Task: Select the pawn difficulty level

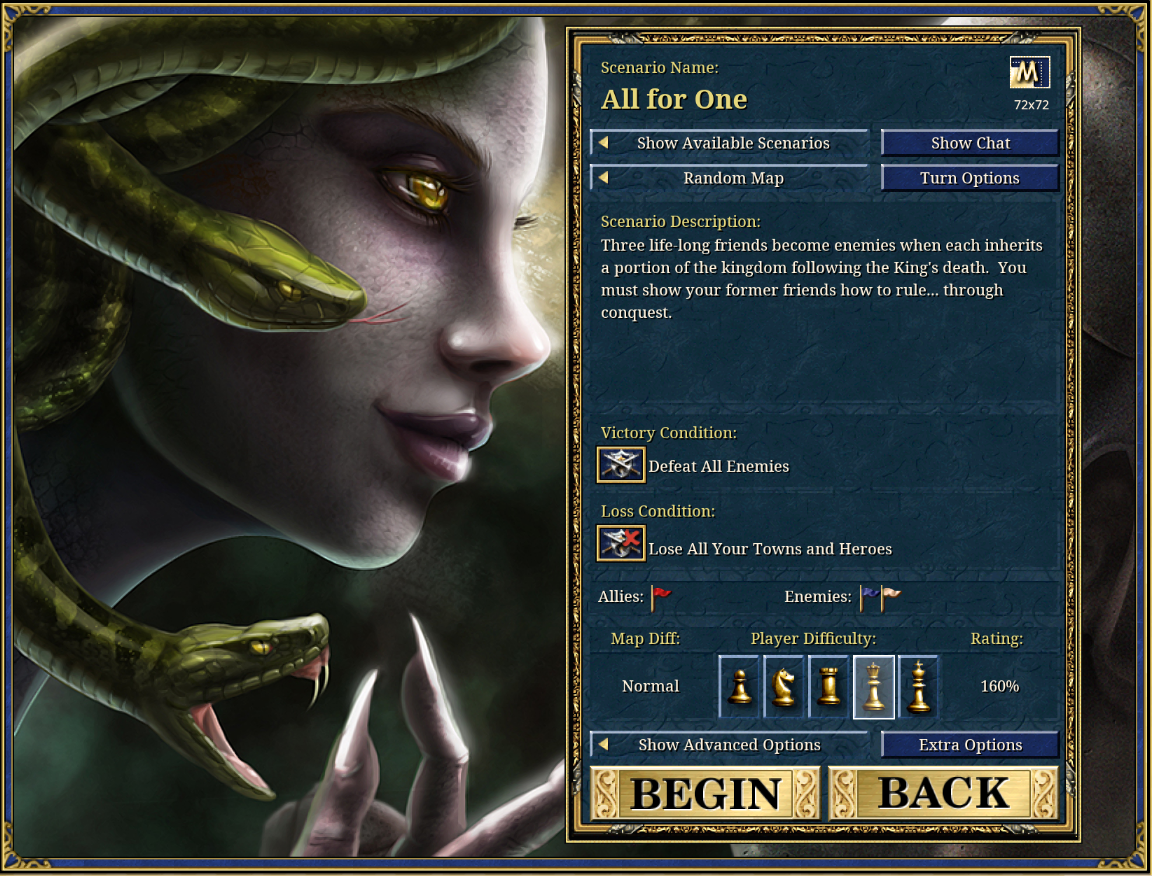Action: [740, 687]
